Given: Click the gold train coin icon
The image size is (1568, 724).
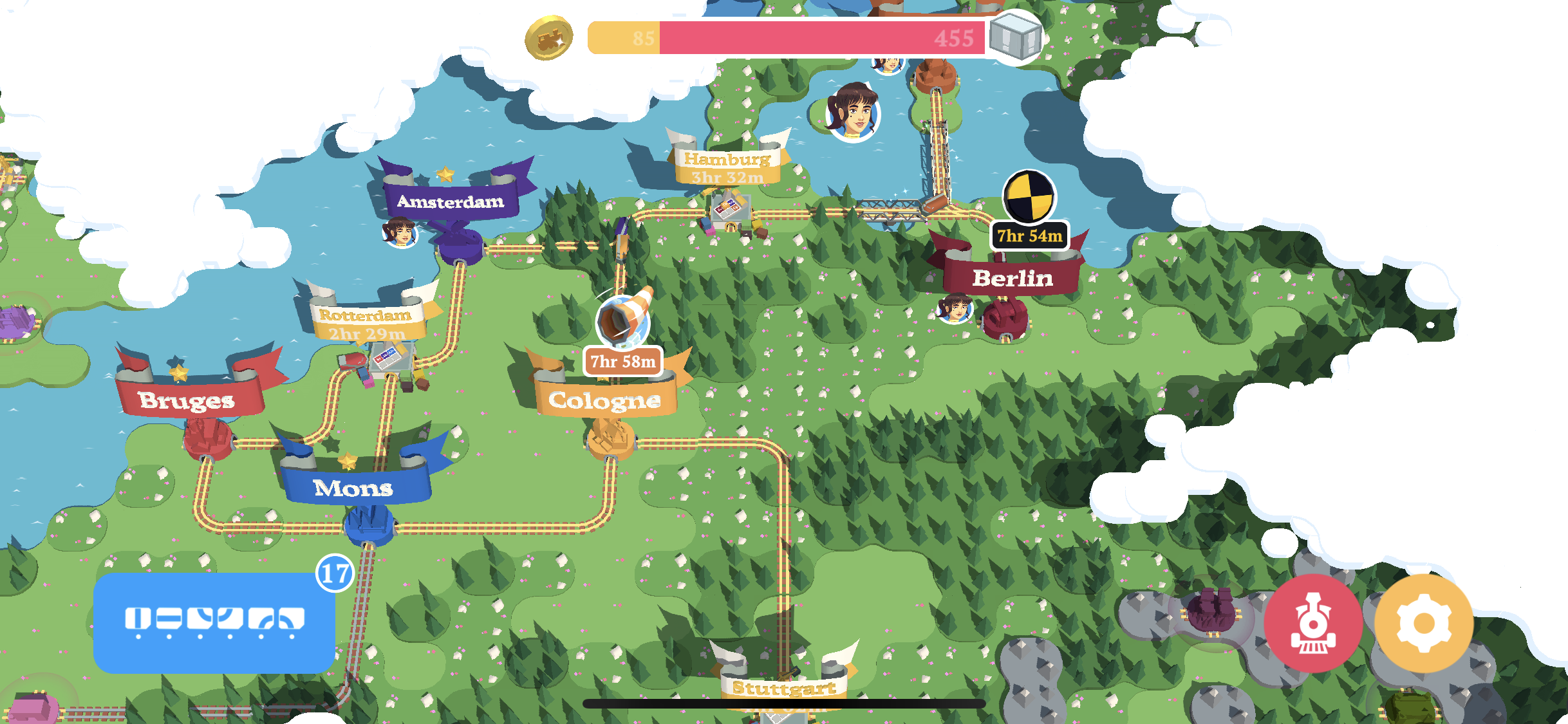Looking at the screenshot, I should [548, 38].
